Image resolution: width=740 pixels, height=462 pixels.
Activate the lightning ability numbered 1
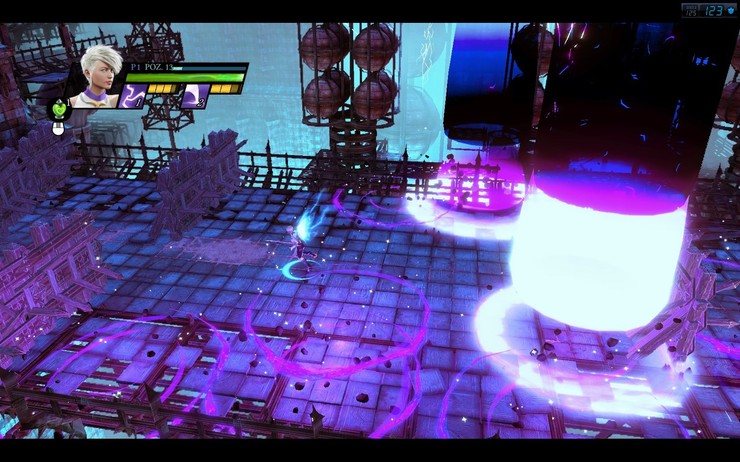134,96
